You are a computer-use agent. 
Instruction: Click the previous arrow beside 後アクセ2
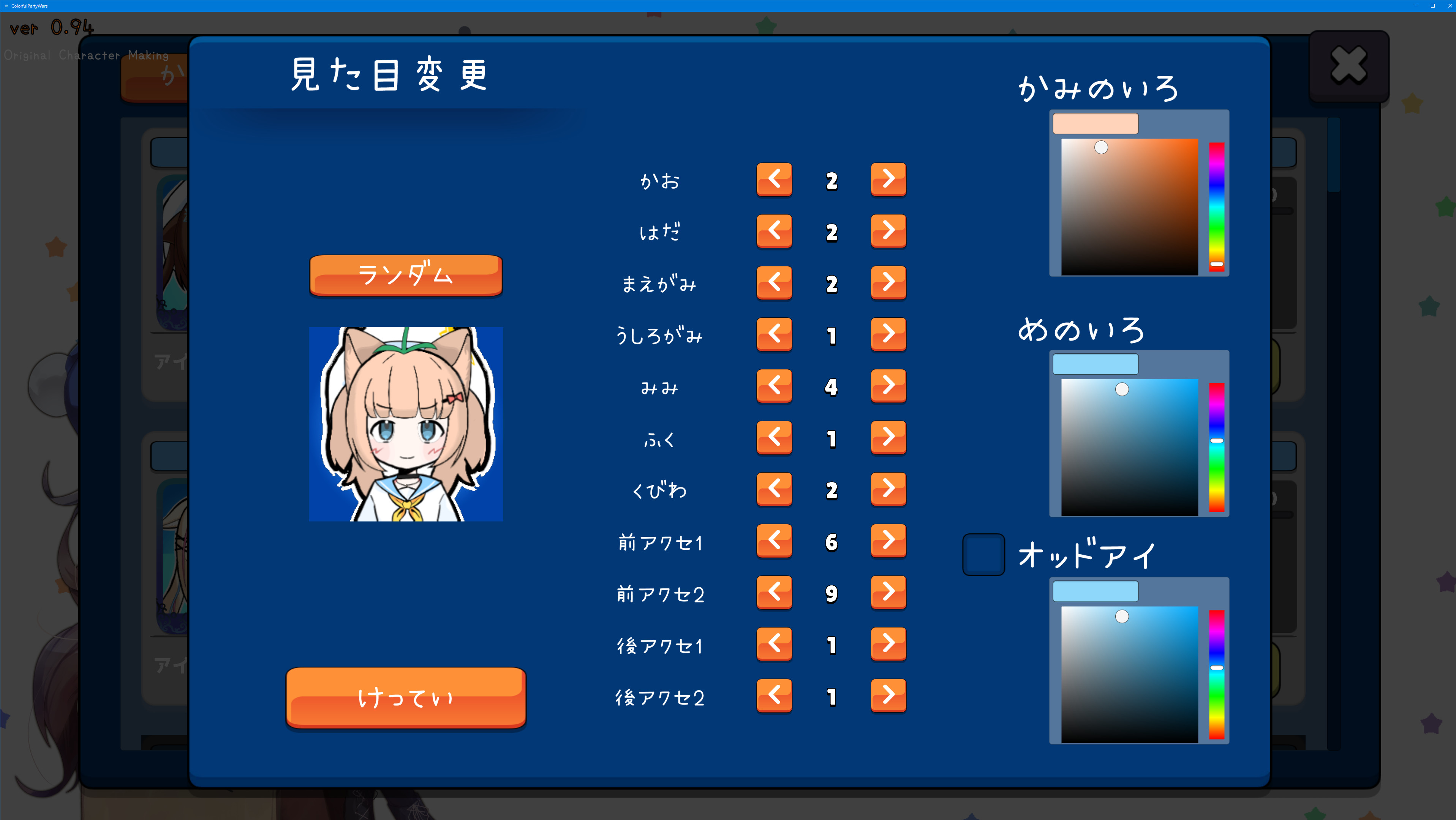pos(775,696)
